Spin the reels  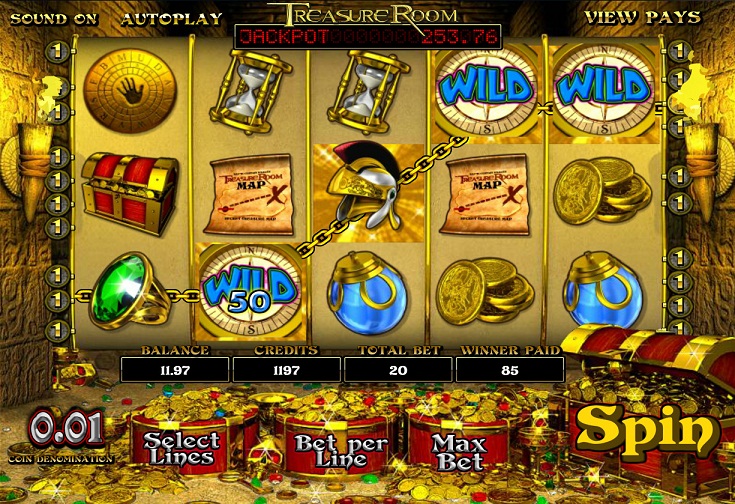point(647,428)
